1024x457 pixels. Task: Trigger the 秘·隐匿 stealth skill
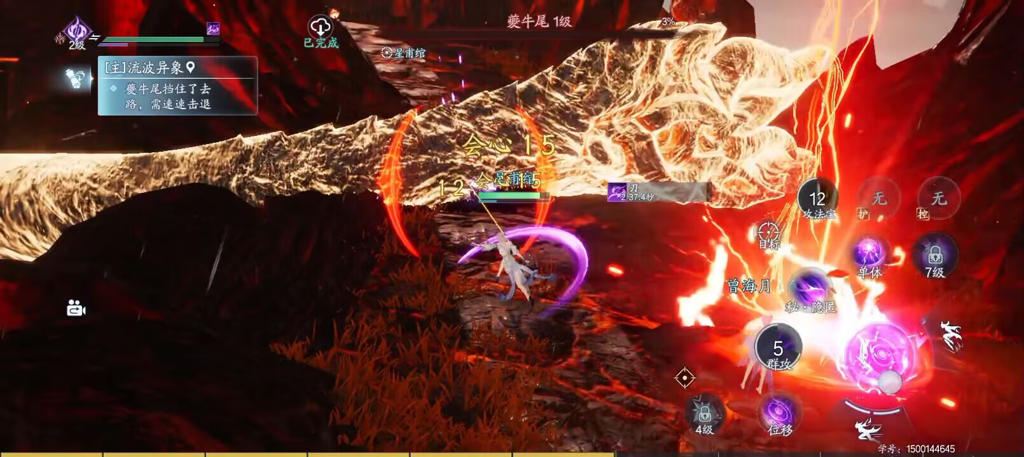pos(811,289)
